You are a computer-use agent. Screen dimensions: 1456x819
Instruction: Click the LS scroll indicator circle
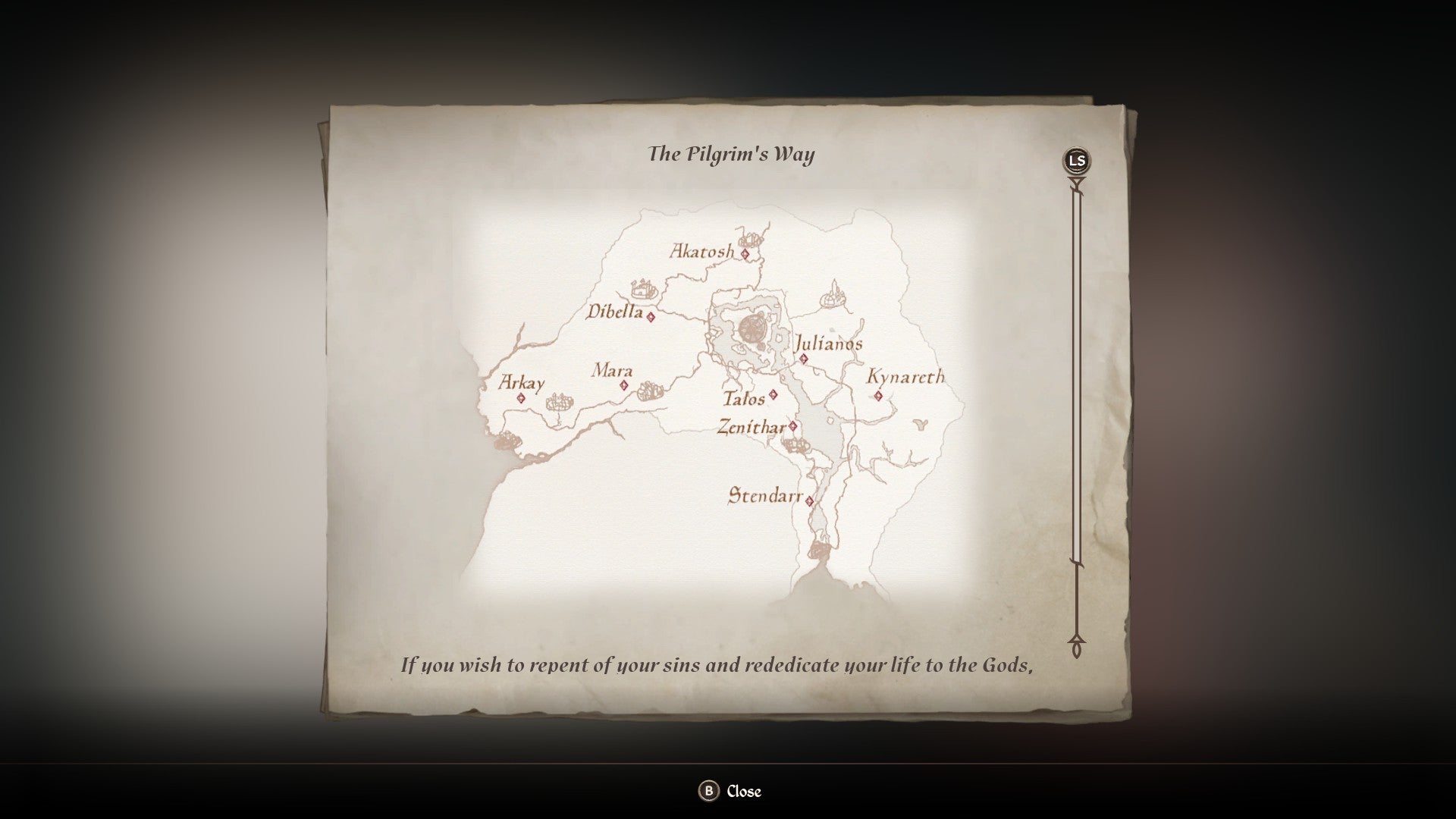coord(1075,160)
